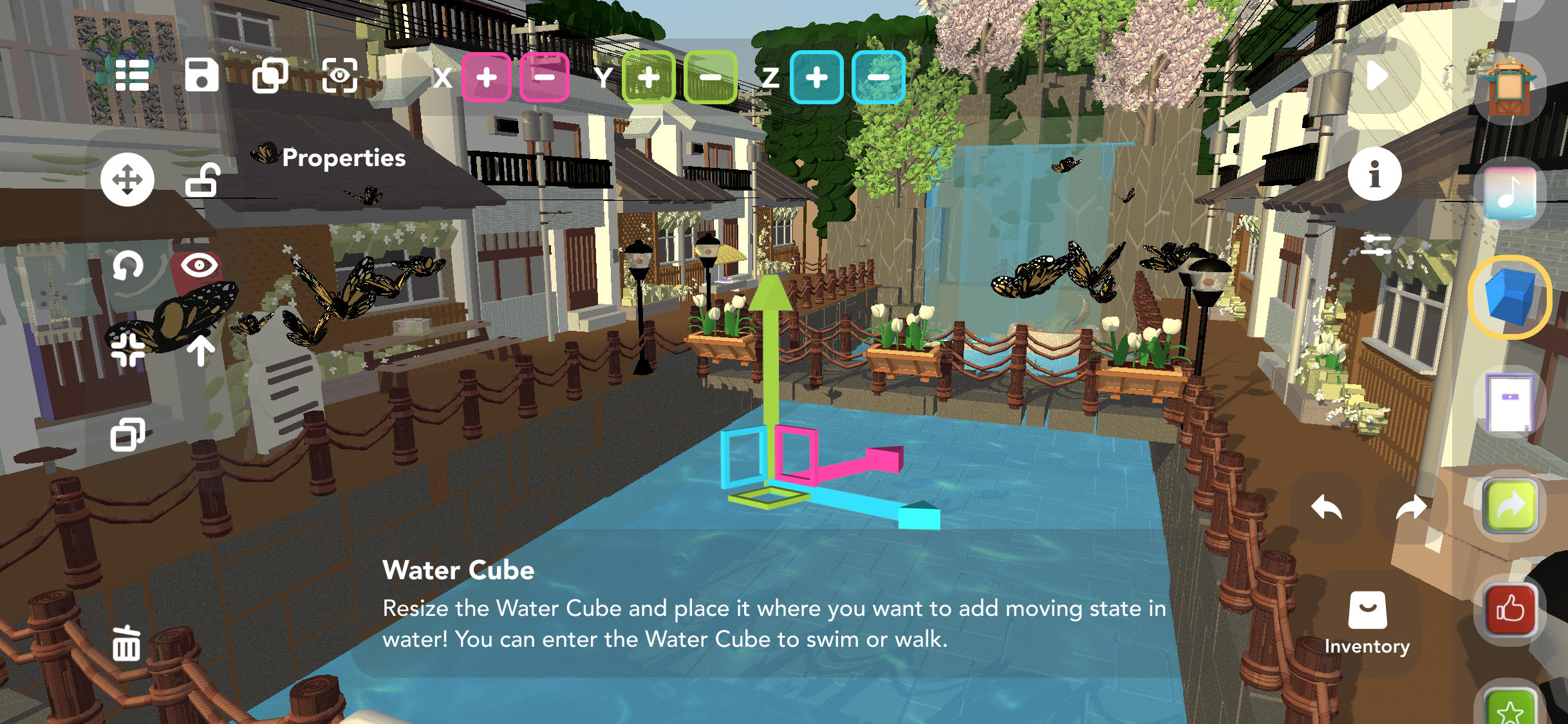The width and height of the screenshot is (1568, 724).
Task: Open the list menu icon
Action: 132,76
